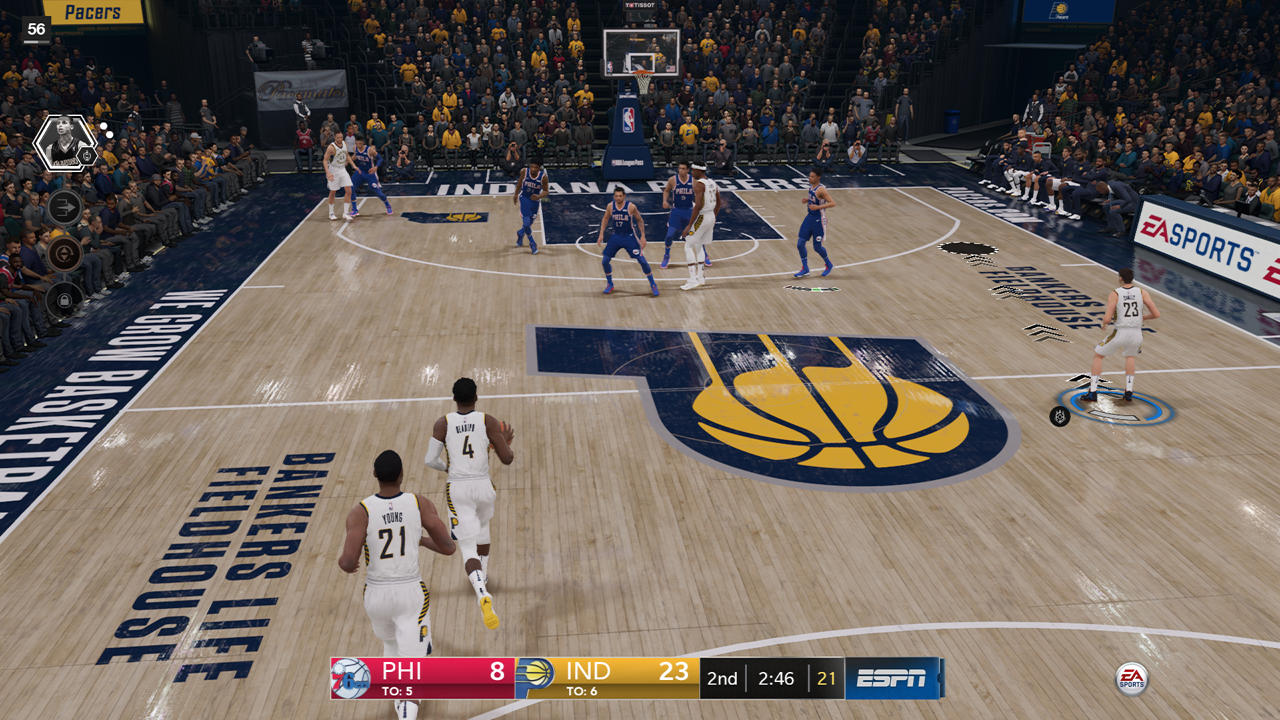Select the hexagonal player portrait
Viewport: 1280px width, 720px height.
(64, 142)
